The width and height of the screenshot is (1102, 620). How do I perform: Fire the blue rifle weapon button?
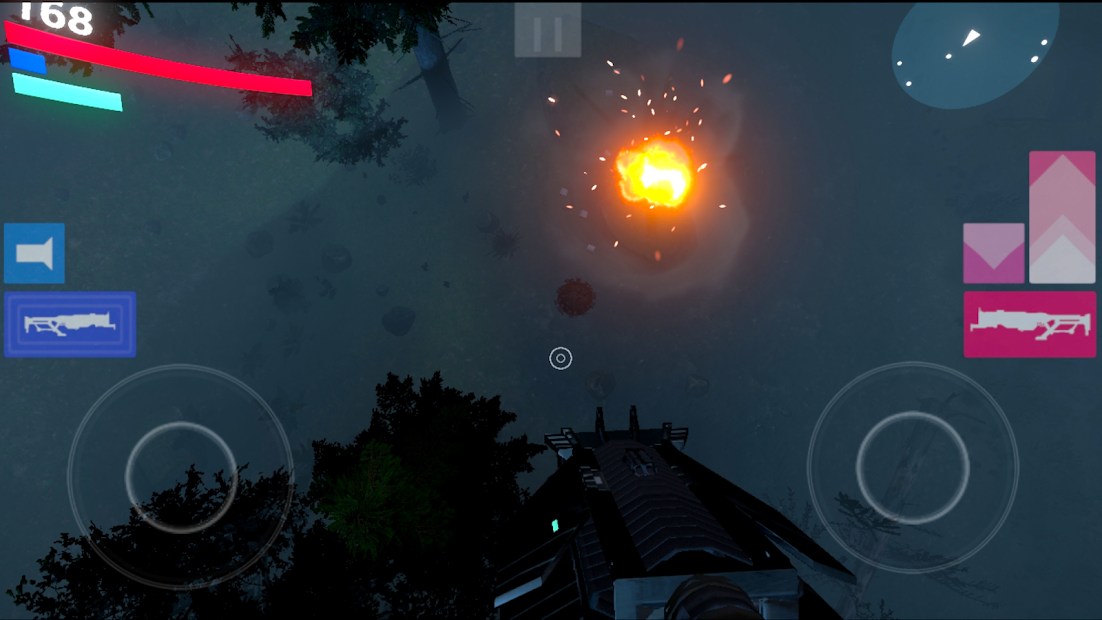70,324
